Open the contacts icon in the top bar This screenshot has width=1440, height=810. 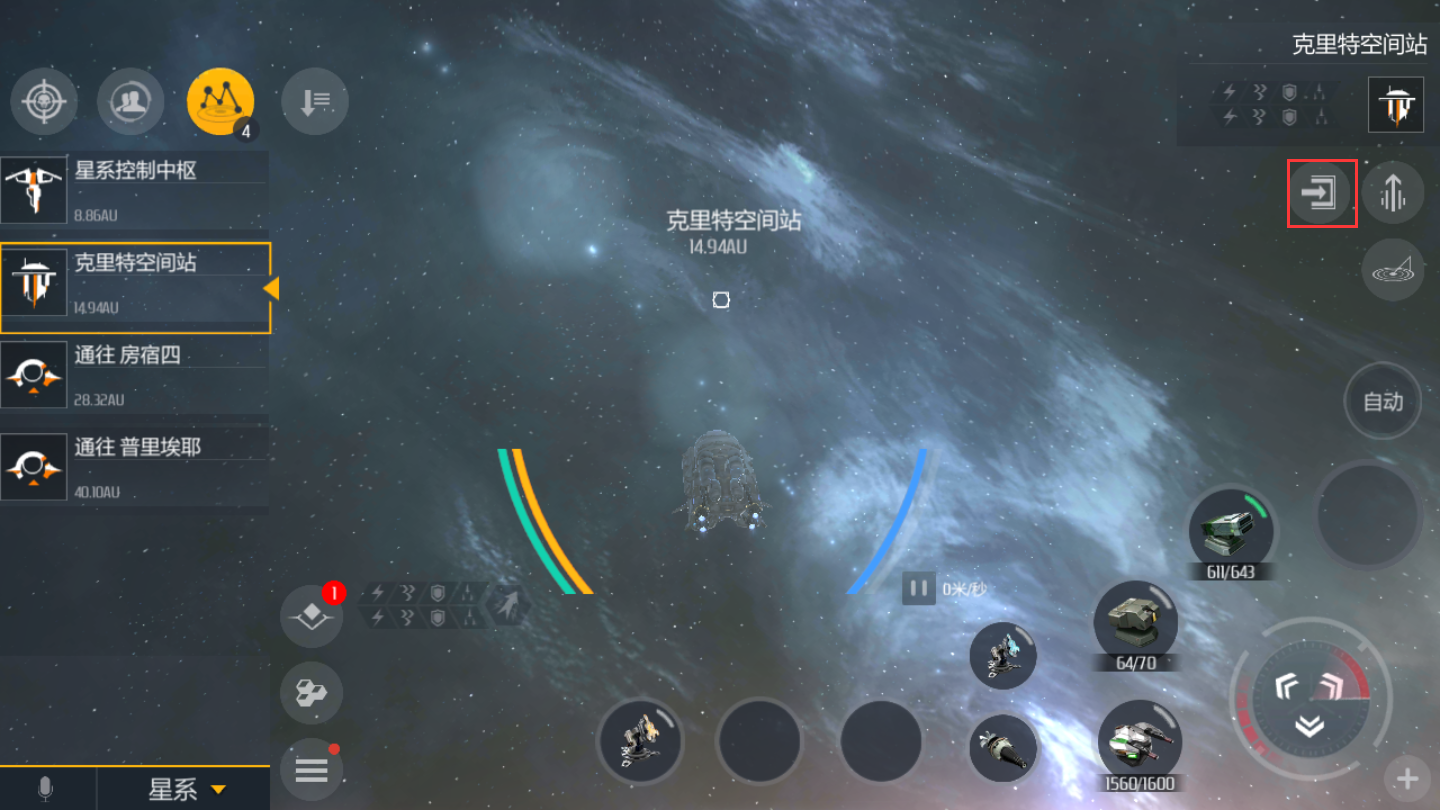pos(131,101)
